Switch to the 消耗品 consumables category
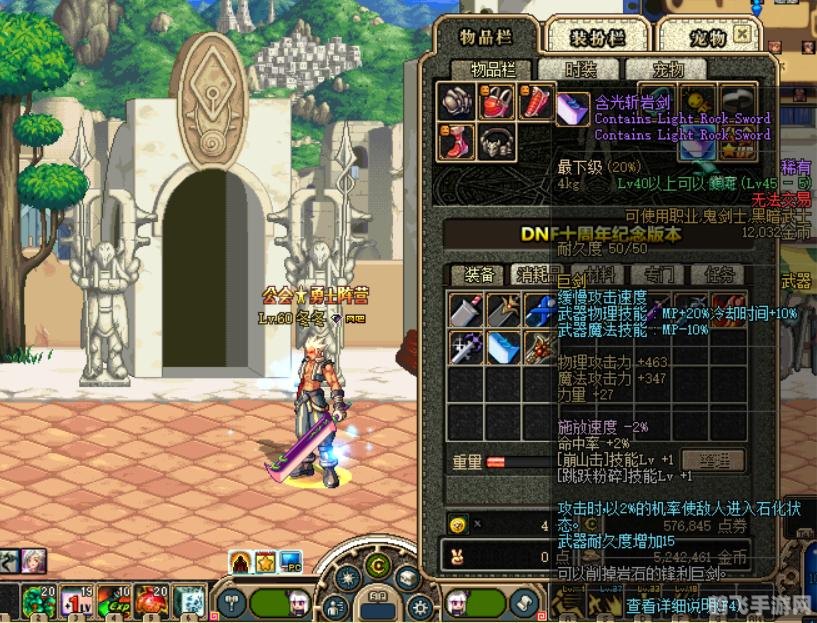 pyautogui.click(x=538, y=274)
